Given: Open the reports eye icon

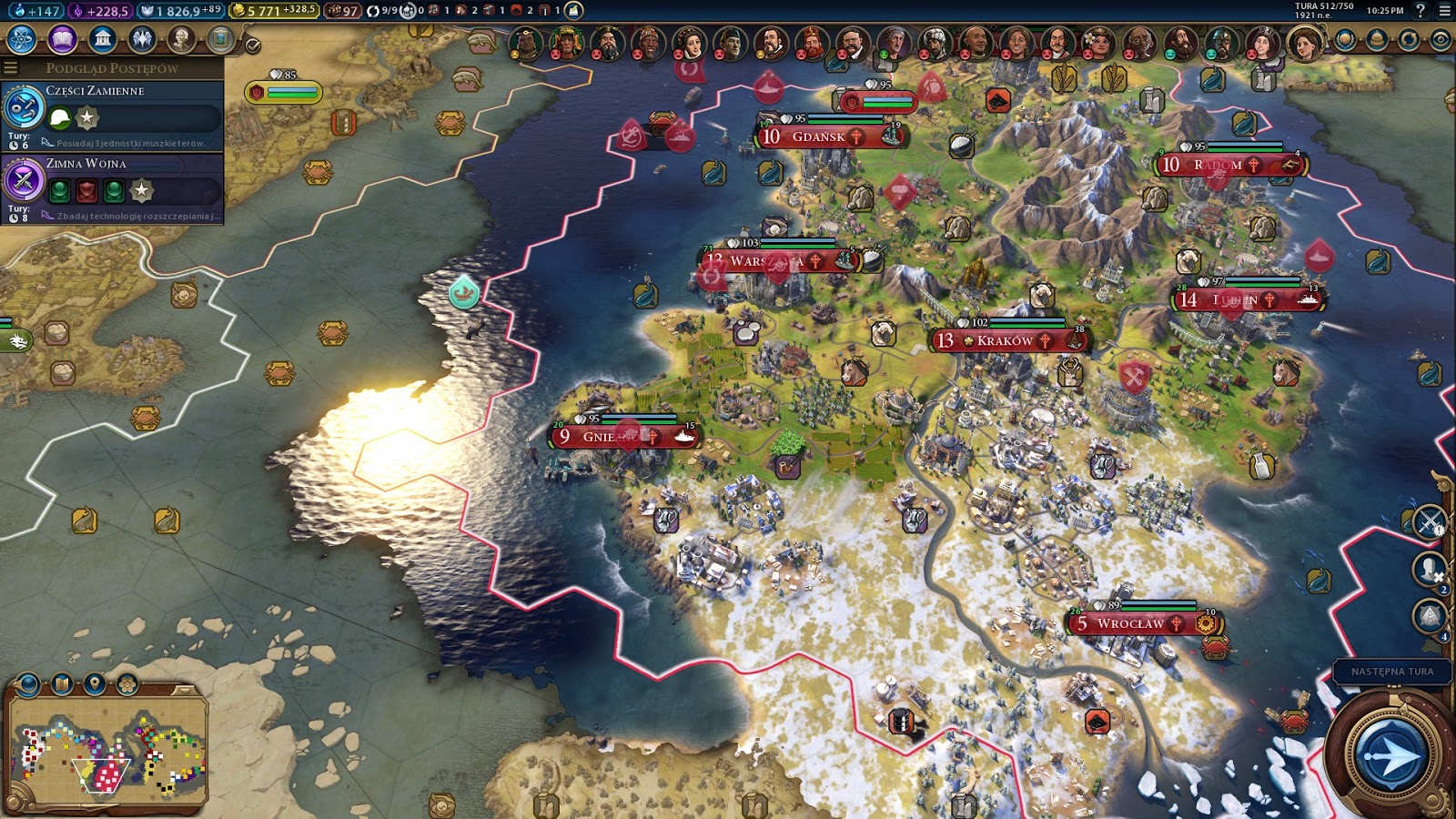Looking at the screenshot, I should click(x=1441, y=40).
